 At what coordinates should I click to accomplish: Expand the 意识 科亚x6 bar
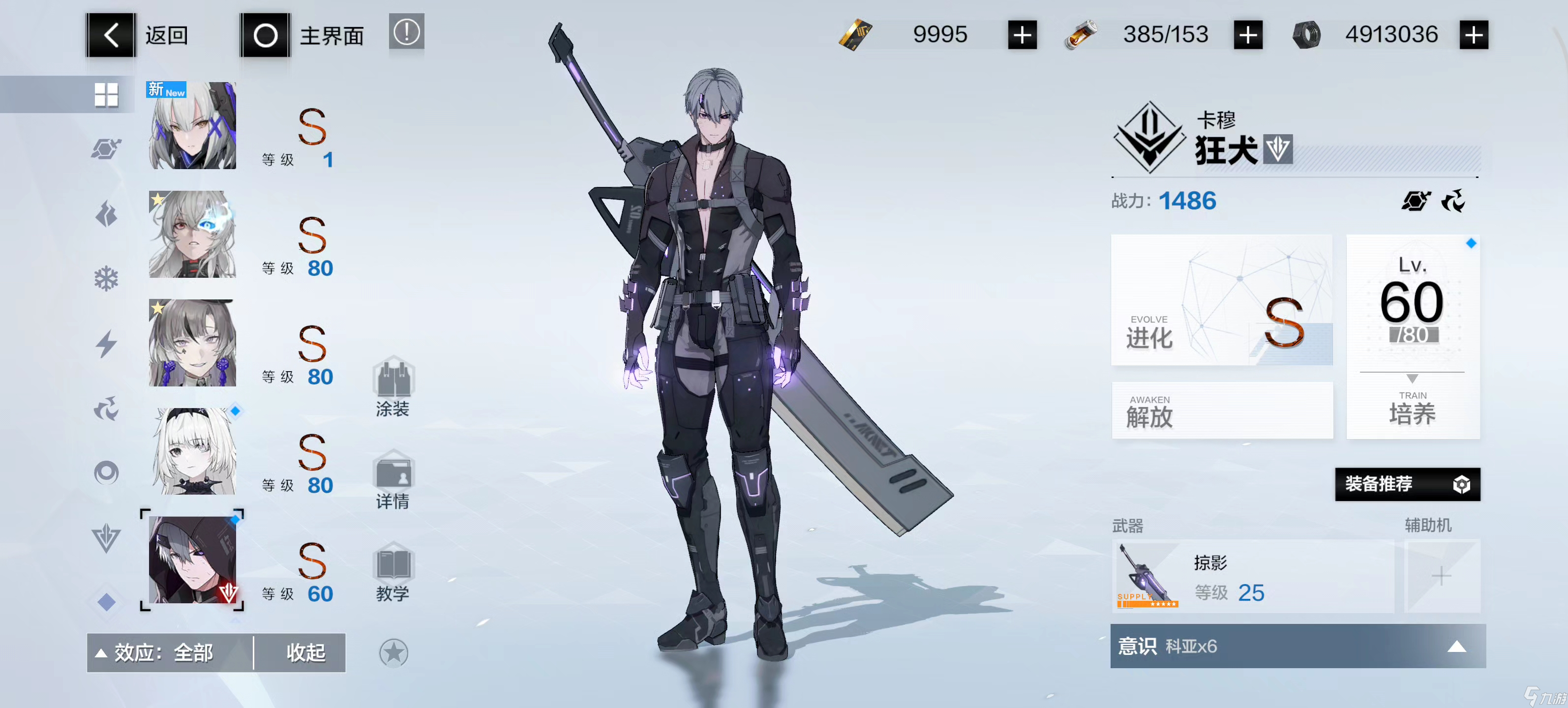(1297, 646)
